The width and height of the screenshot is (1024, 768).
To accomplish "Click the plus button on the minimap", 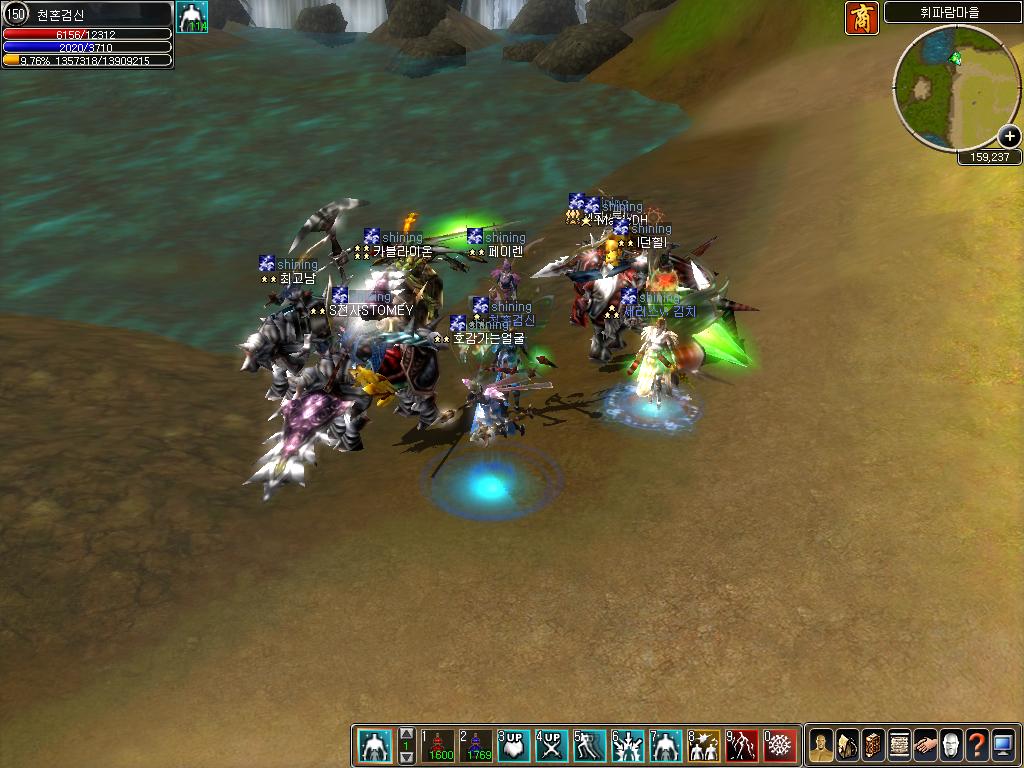I will coord(1010,137).
